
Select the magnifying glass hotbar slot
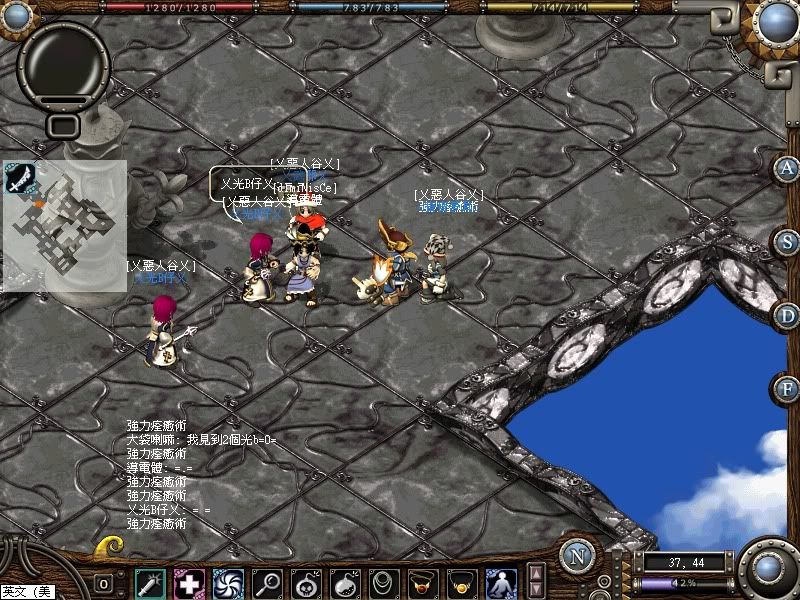[x=267, y=582]
